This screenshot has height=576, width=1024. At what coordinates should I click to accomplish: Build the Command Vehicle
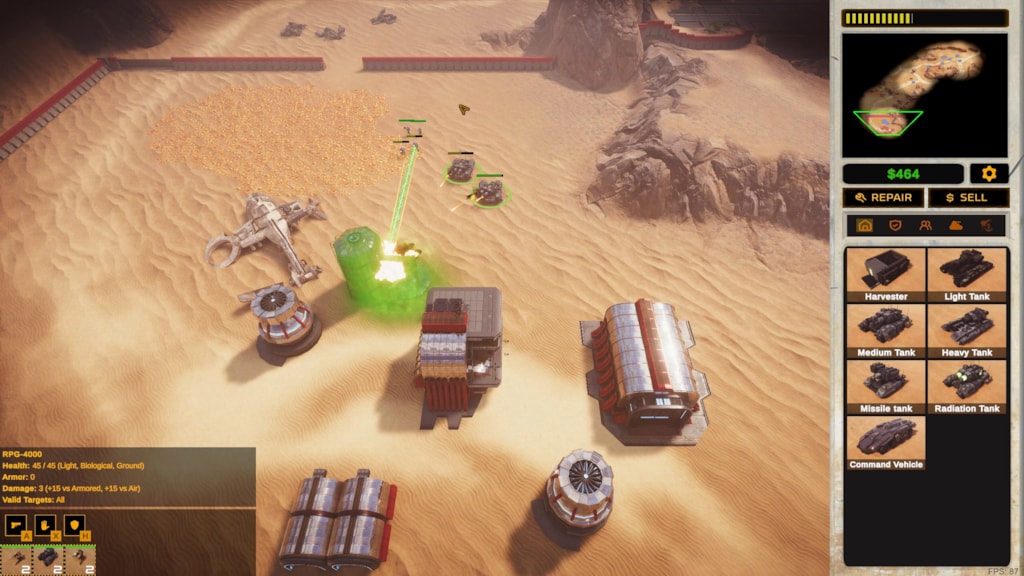pos(885,442)
